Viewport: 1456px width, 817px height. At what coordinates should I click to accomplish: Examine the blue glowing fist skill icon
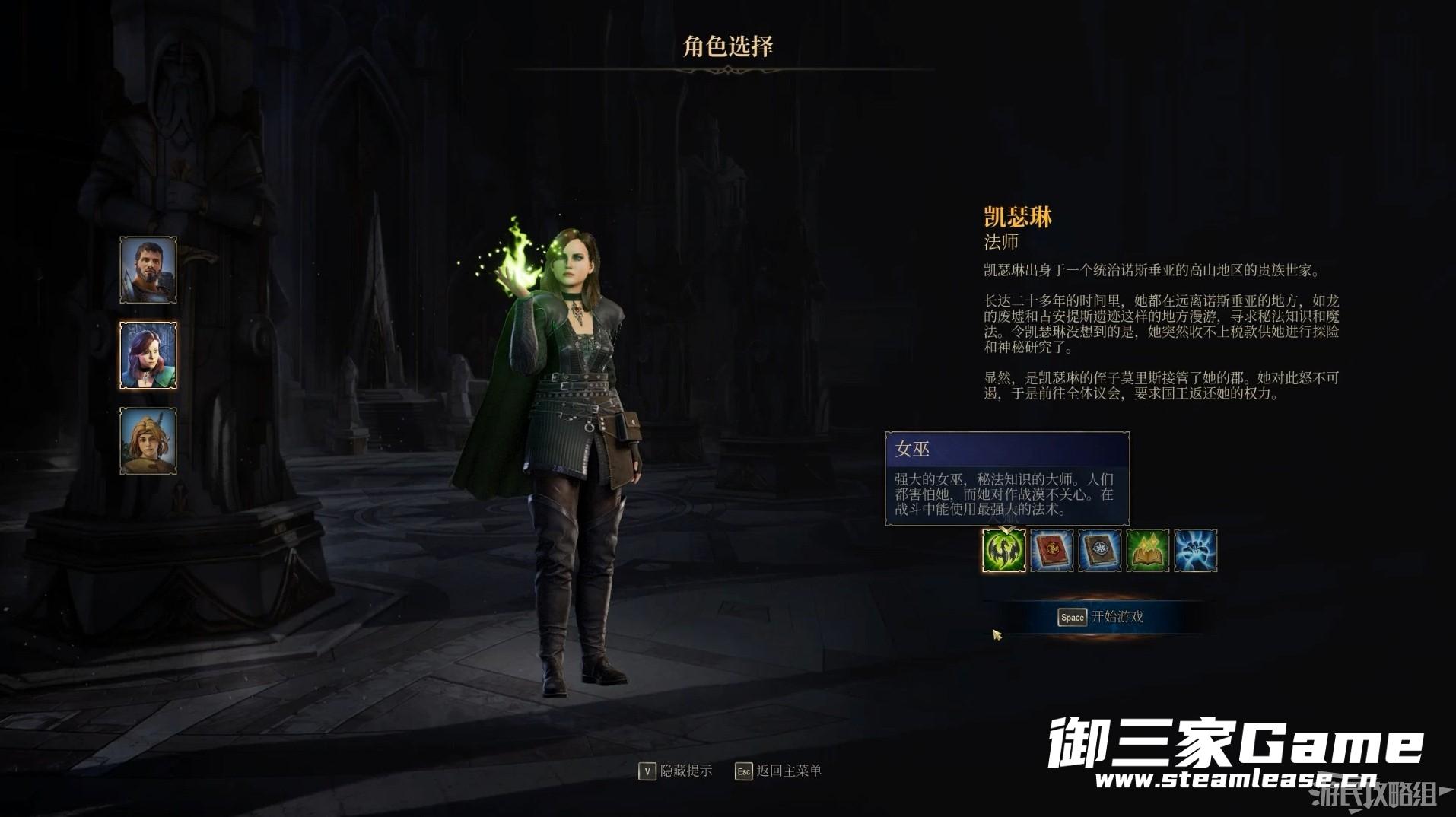(x=1196, y=551)
